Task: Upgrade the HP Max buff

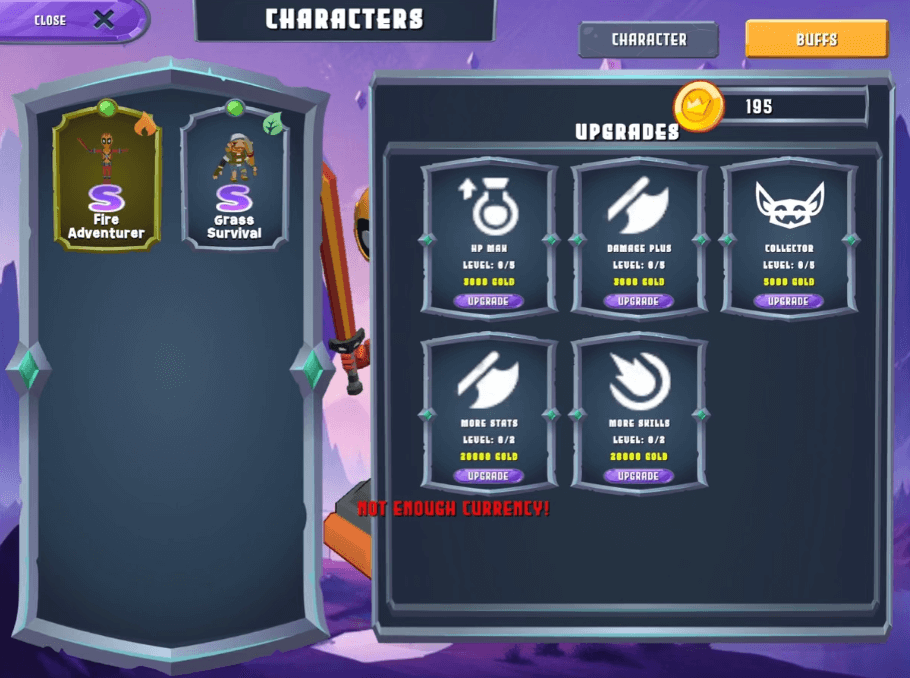Action: pos(488,301)
